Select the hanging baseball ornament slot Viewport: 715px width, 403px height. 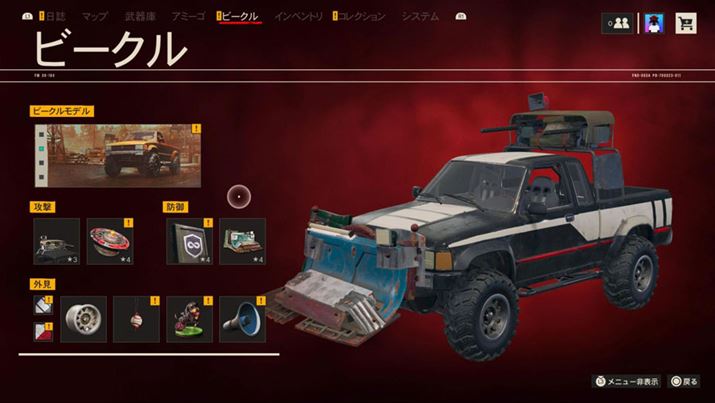coord(136,318)
